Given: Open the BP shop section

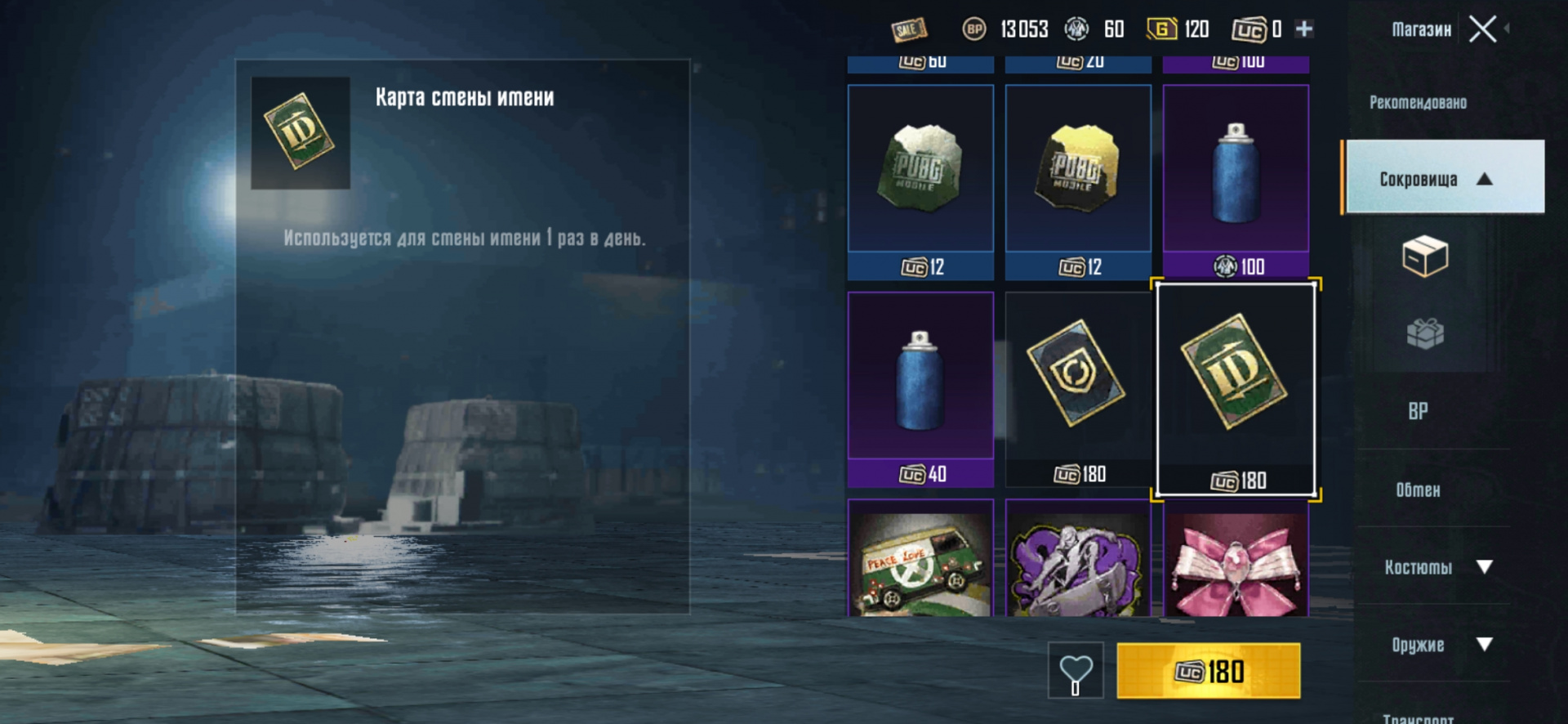Looking at the screenshot, I should click(x=1418, y=411).
